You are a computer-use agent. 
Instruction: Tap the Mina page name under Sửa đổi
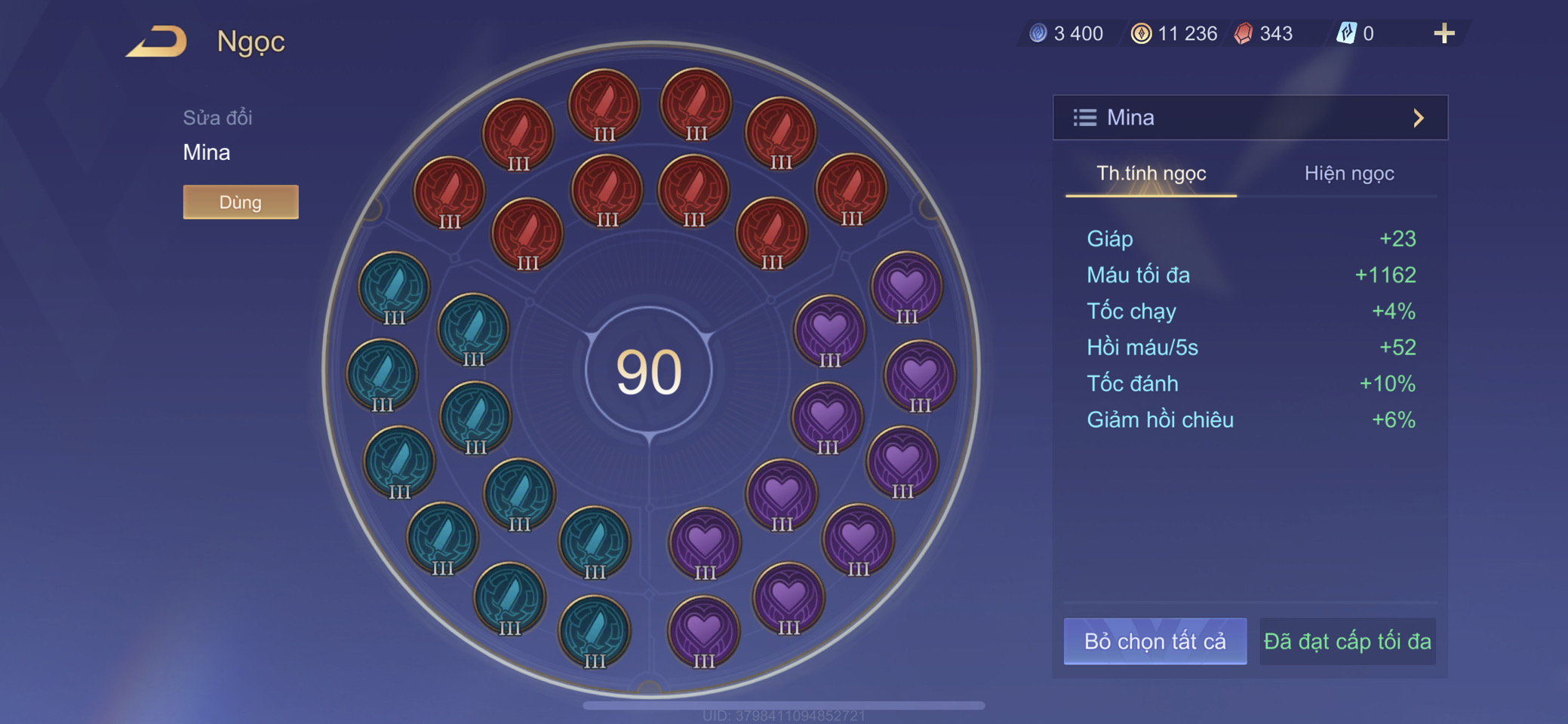click(207, 152)
